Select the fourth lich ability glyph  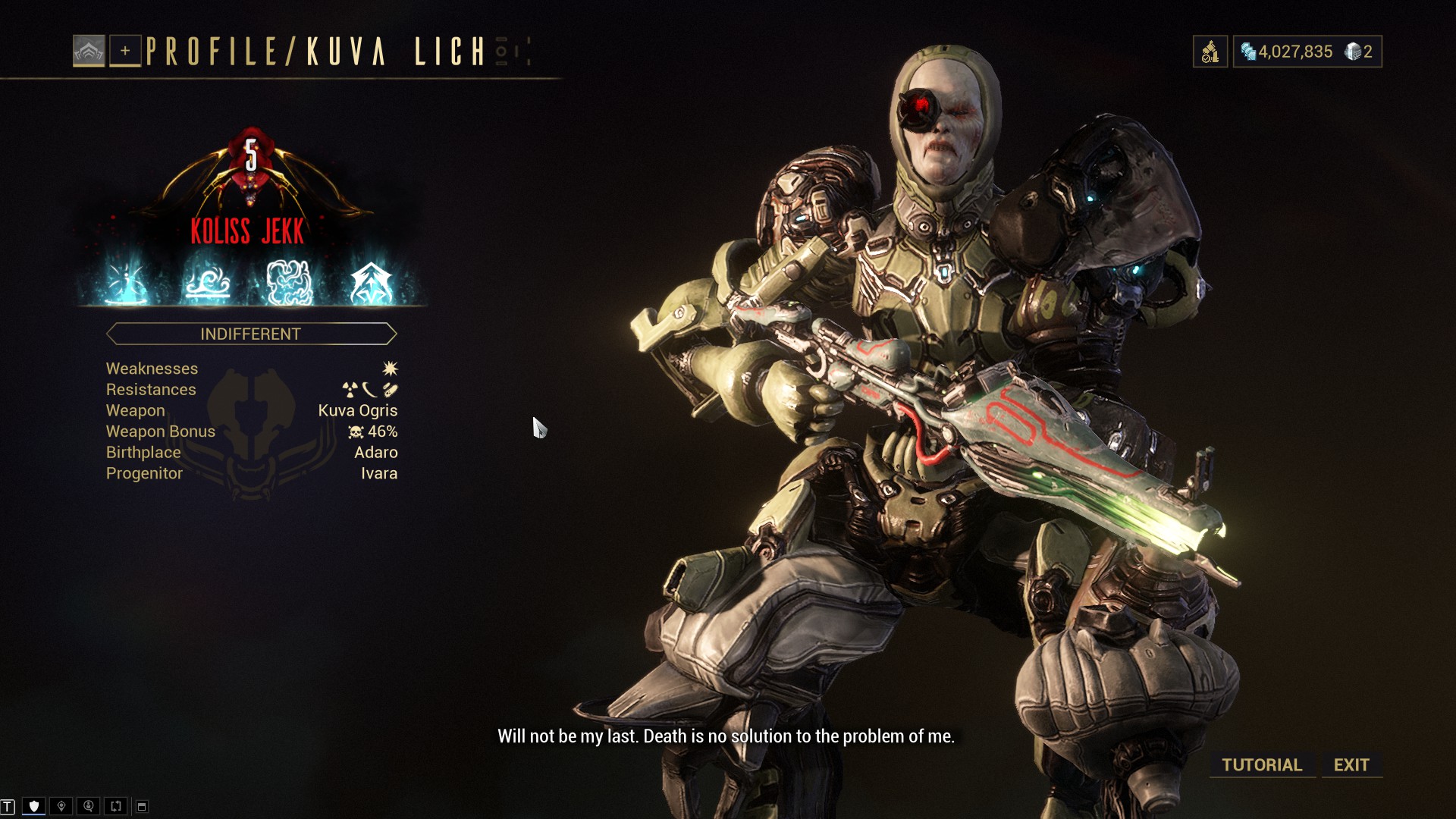click(x=372, y=282)
